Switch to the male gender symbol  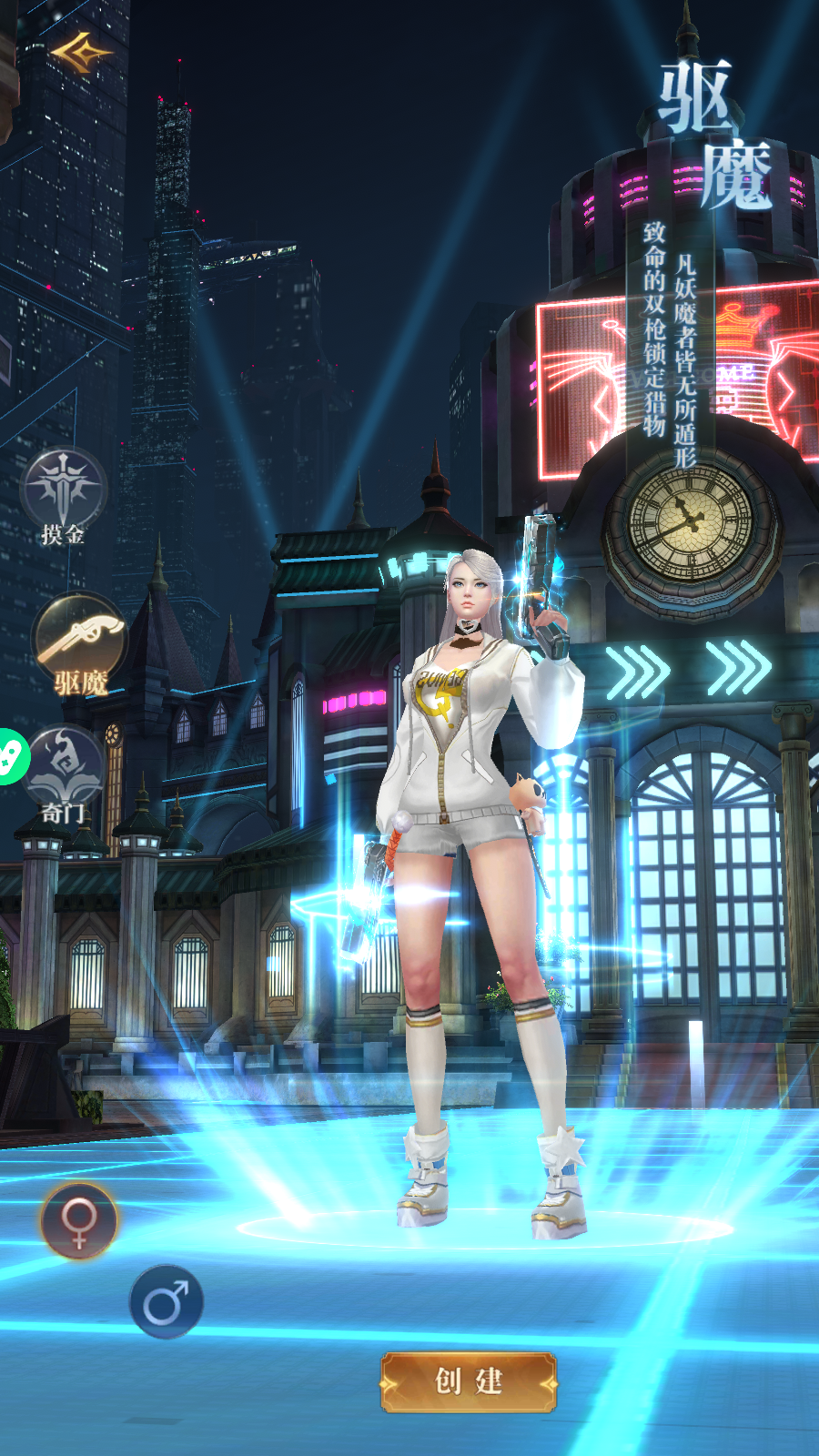(x=166, y=1302)
